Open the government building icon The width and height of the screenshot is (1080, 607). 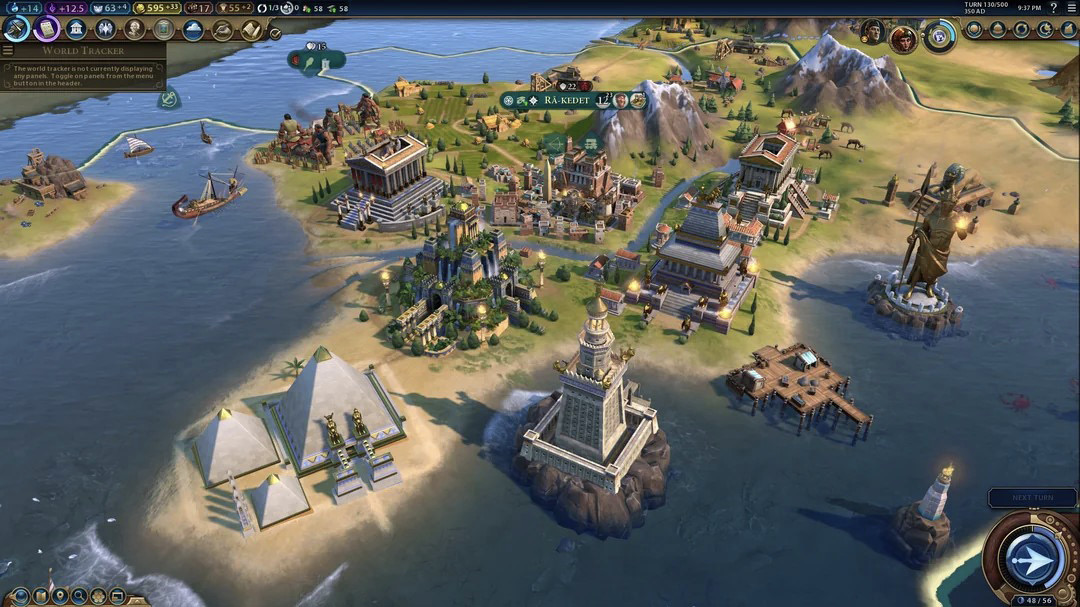76,29
